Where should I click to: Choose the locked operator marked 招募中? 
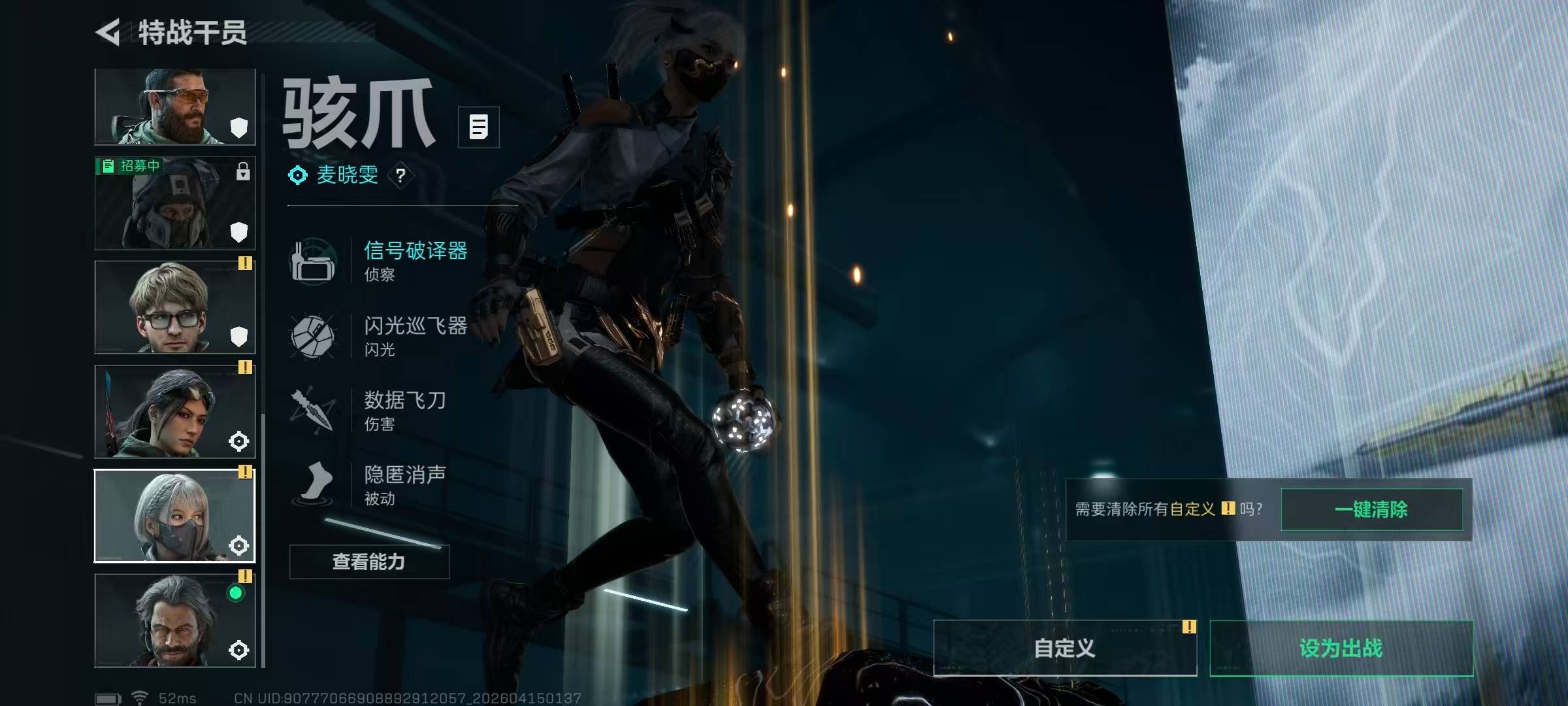pos(174,203)
